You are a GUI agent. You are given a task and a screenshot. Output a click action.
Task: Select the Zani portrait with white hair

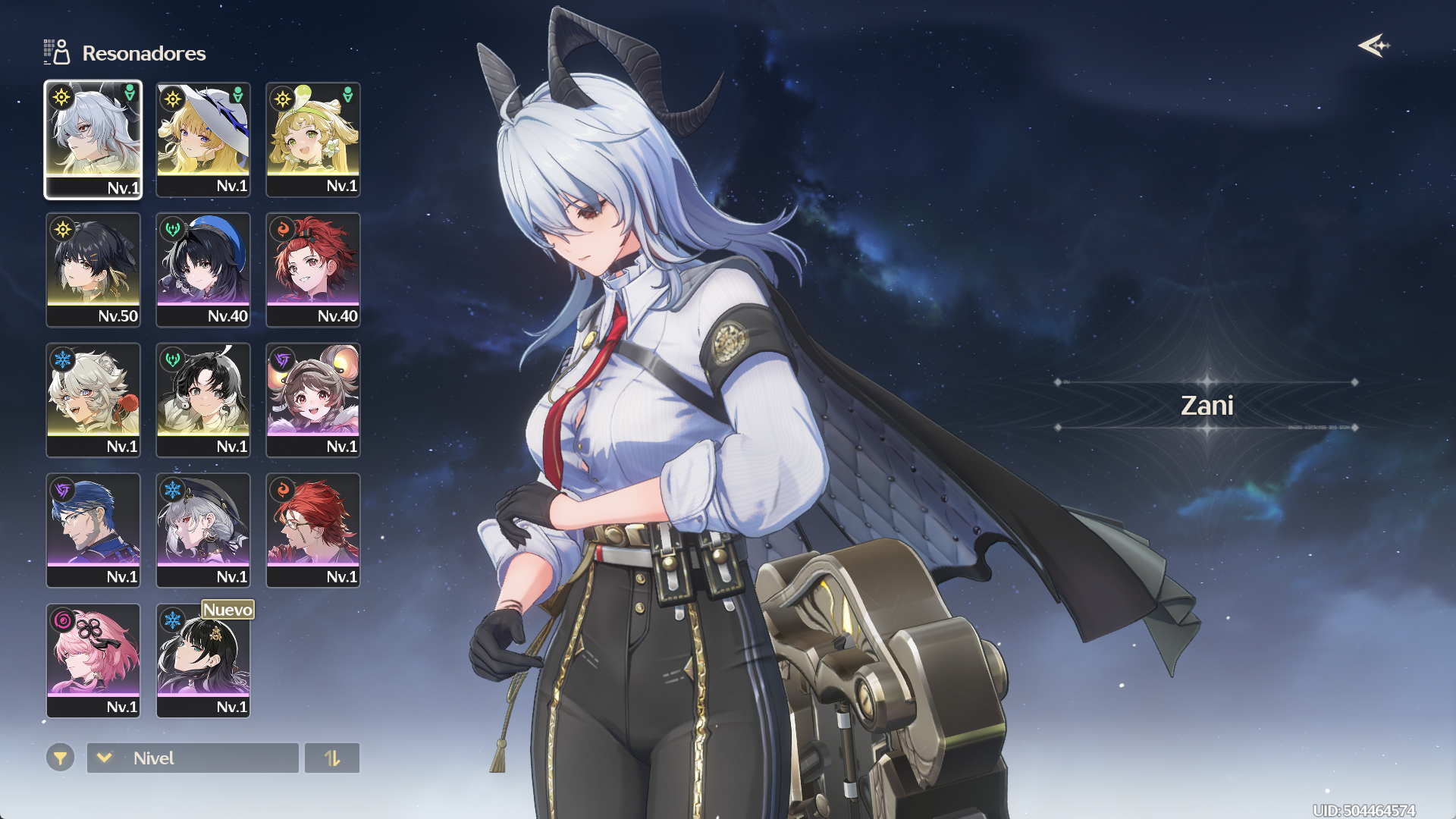(x=93, y=140)
